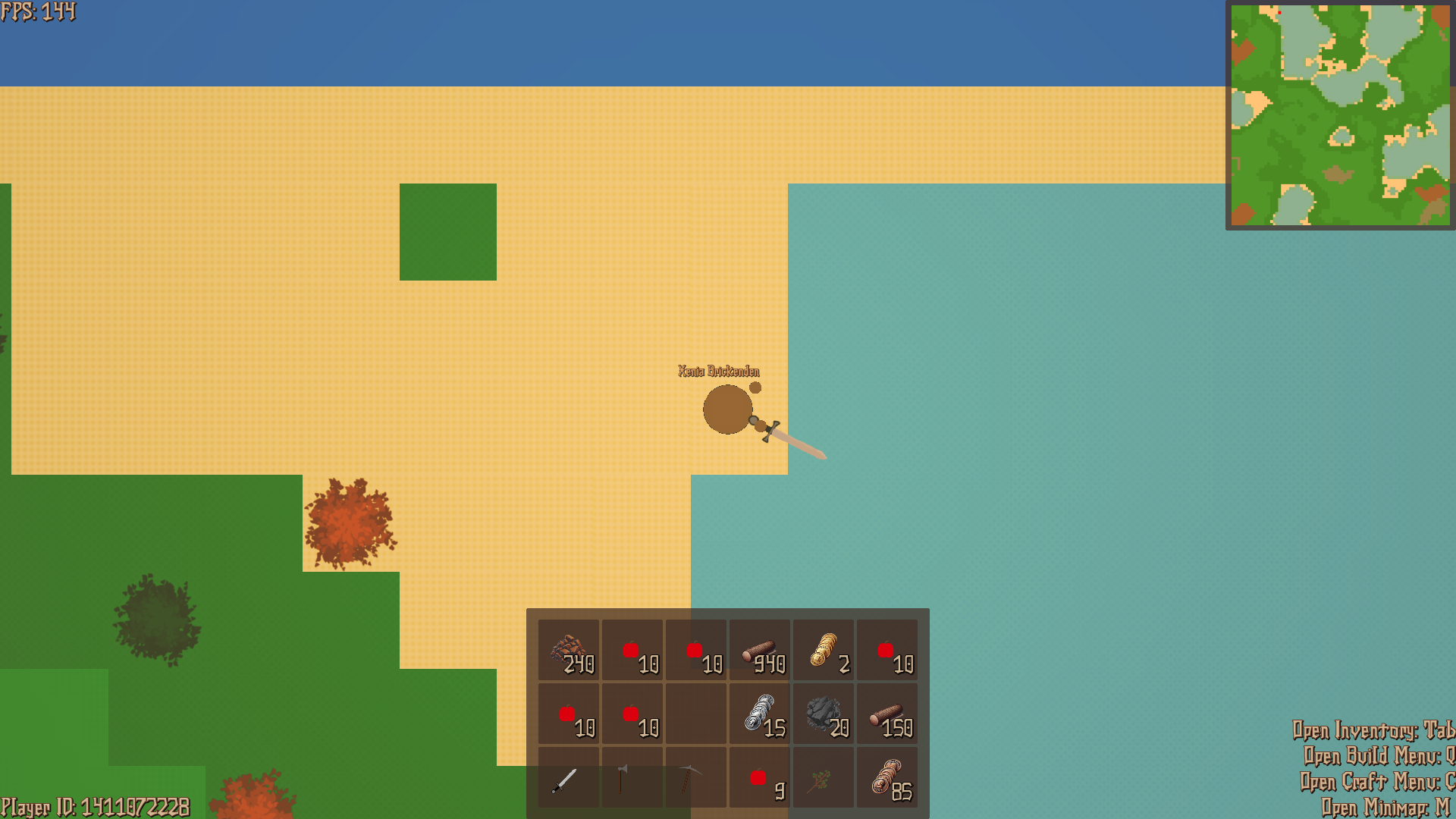Select the first apple stack of 10
This screenshot has width=1456, height=819.
[x=632, y=648]
